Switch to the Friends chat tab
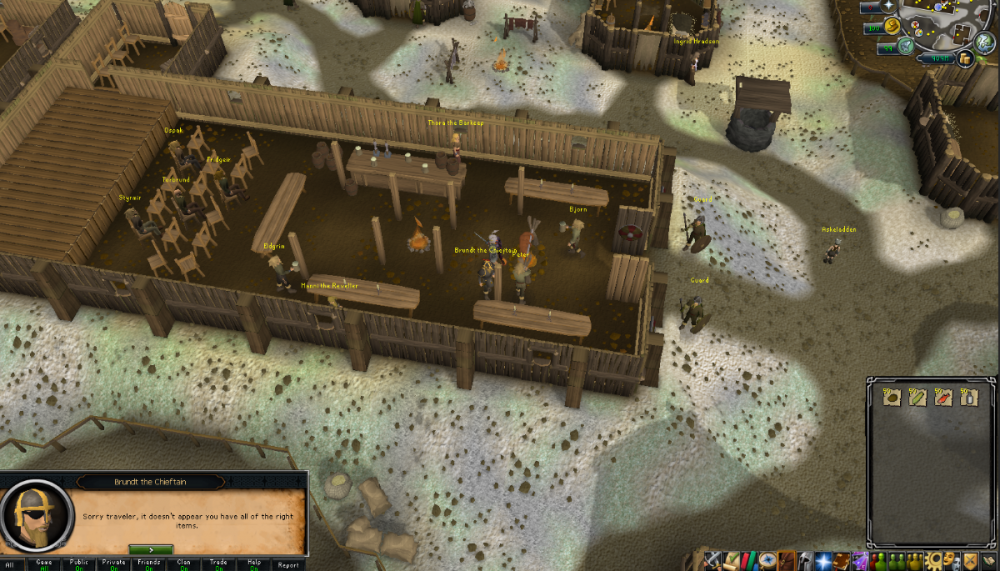The width and height of the screenshot is (1000, 571). click(x=149, y=565)
